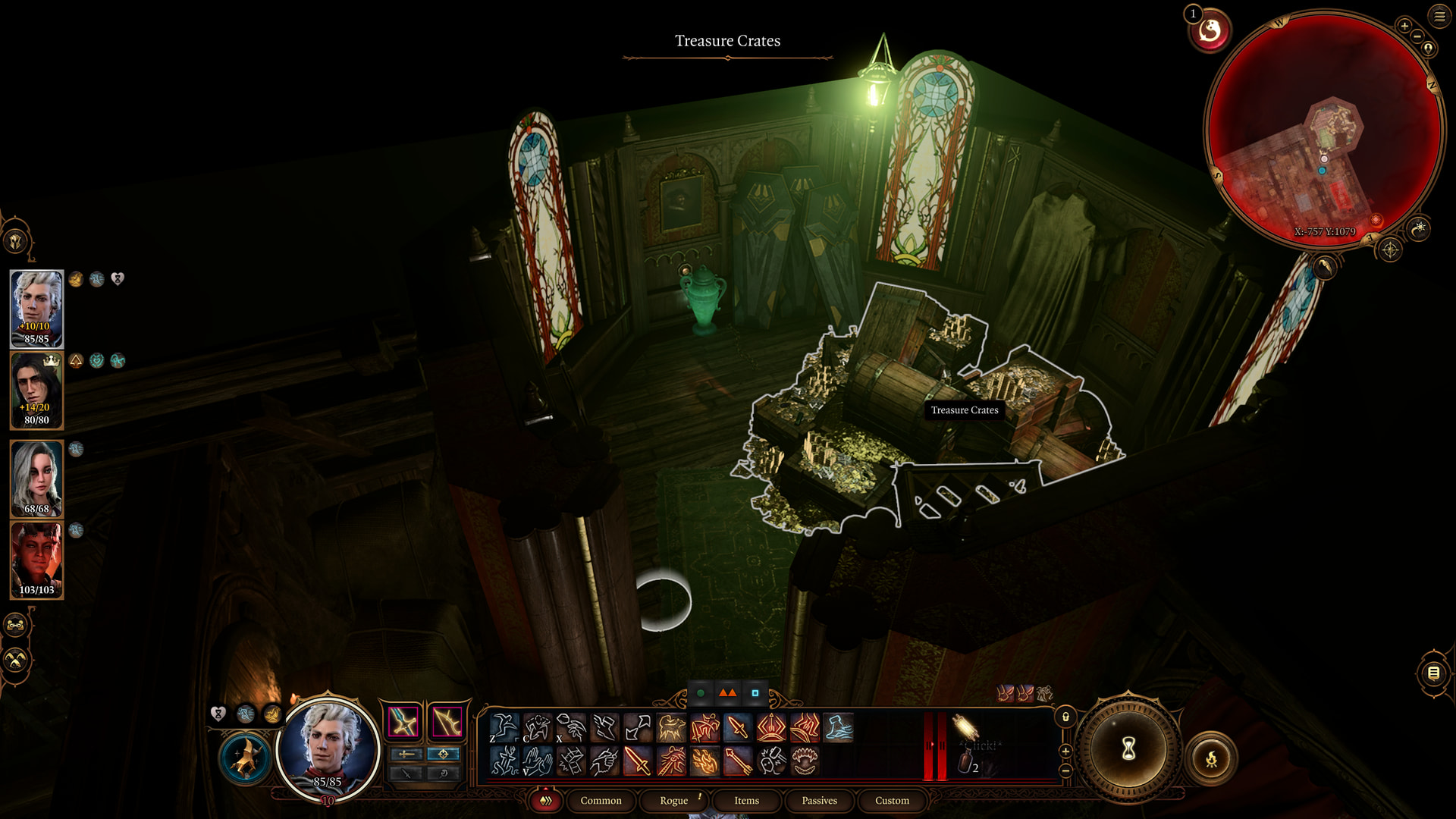Choose the long silver-haired woman party portrait
Screen dimensions: 1456x819
(x=36, y=478)
